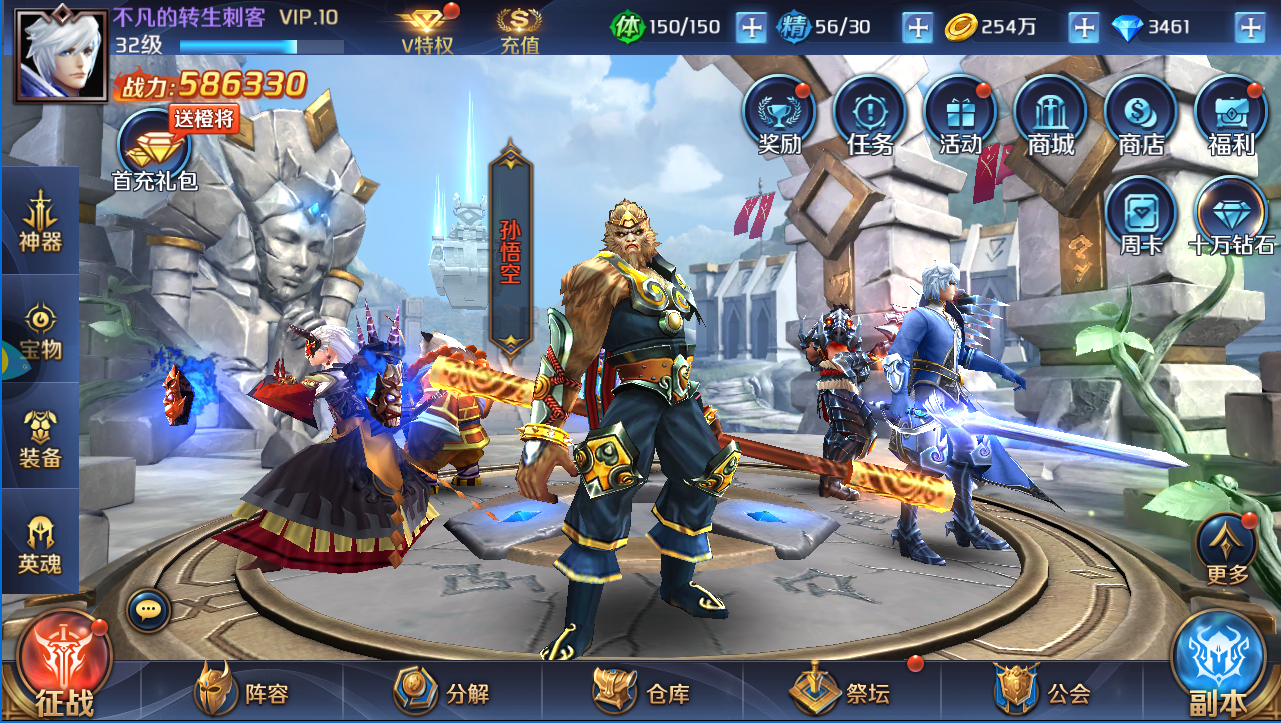Open the chat bubble icon

(149, 608)
